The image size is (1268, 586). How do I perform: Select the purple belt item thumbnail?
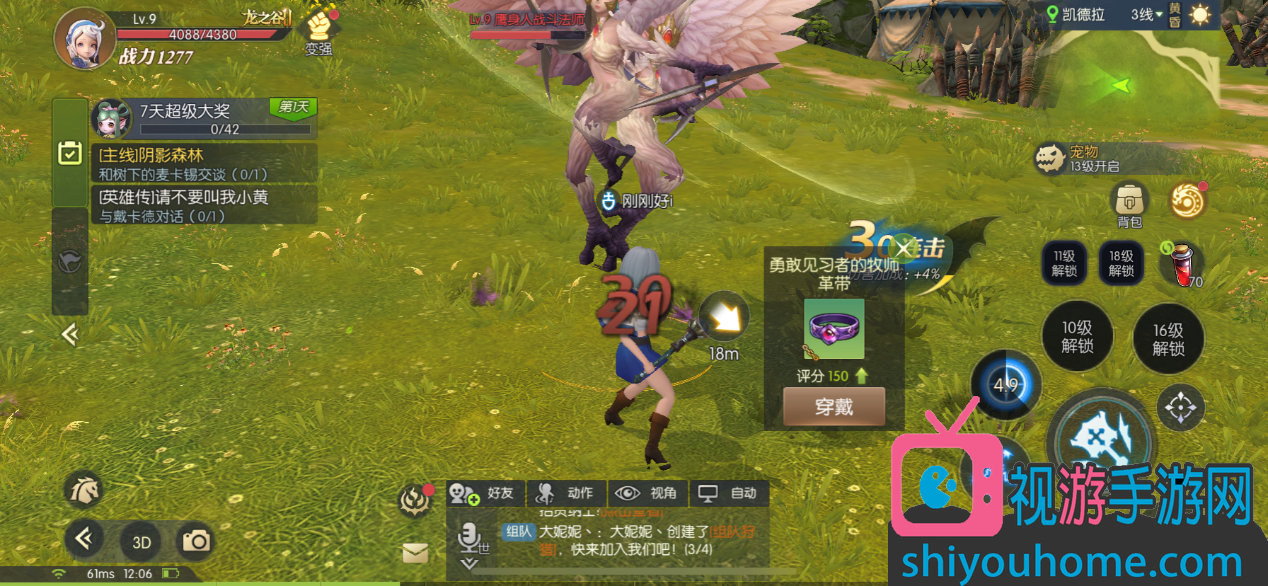point(834,329)
